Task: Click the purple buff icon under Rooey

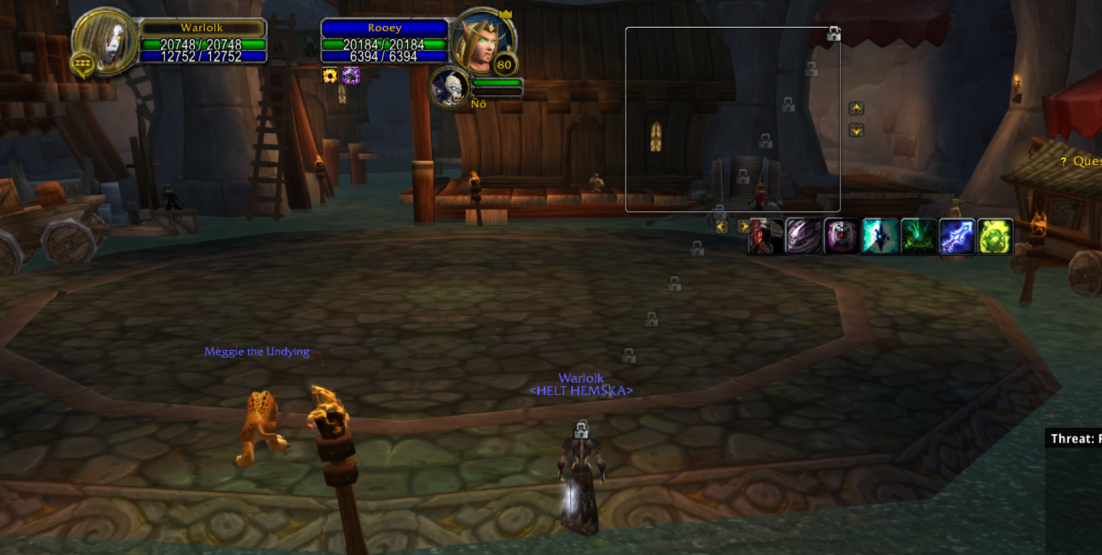Action: pos(351,76)
